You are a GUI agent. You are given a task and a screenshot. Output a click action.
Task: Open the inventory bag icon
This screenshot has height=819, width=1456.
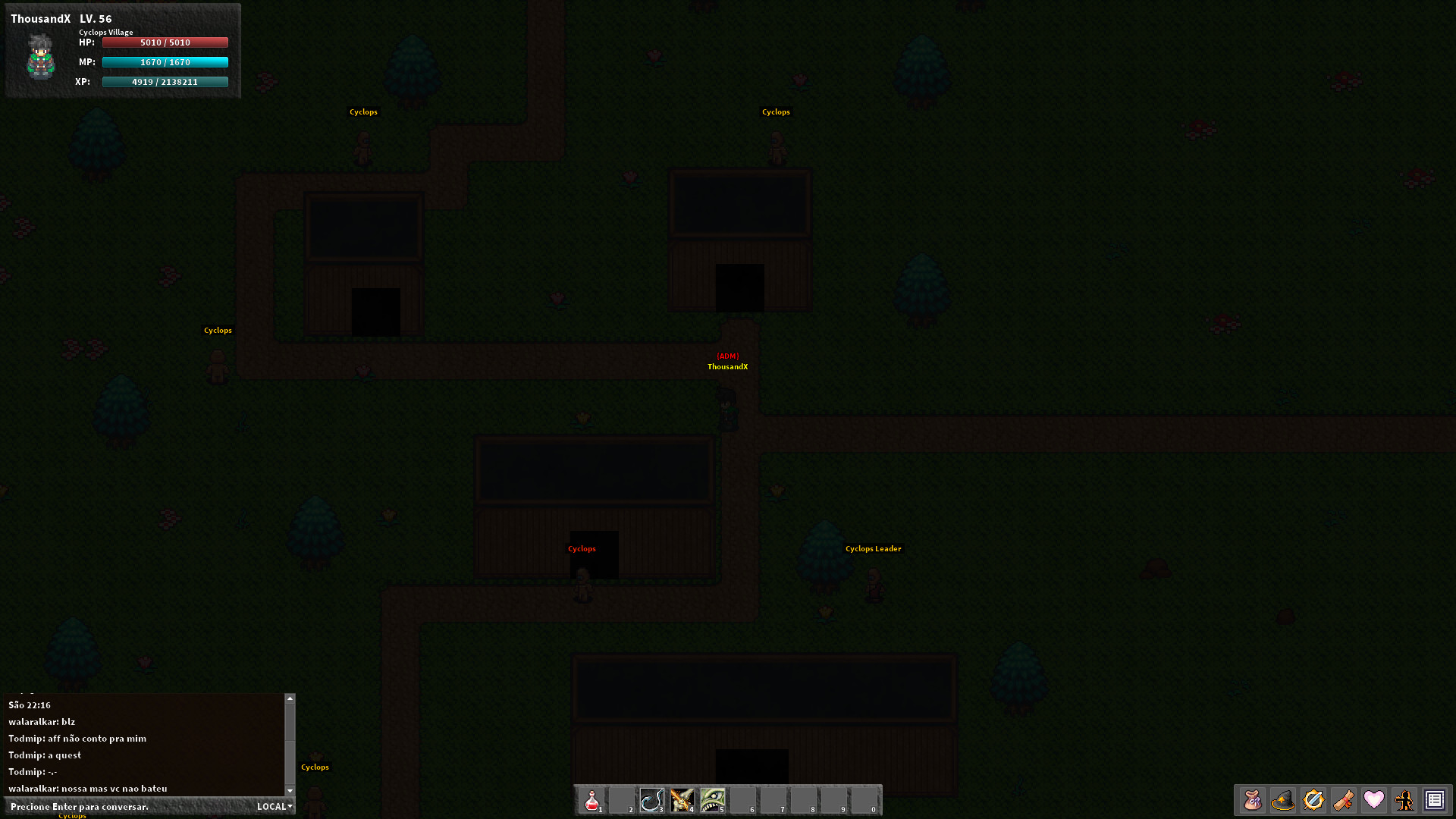click(x=1253, y=800)
